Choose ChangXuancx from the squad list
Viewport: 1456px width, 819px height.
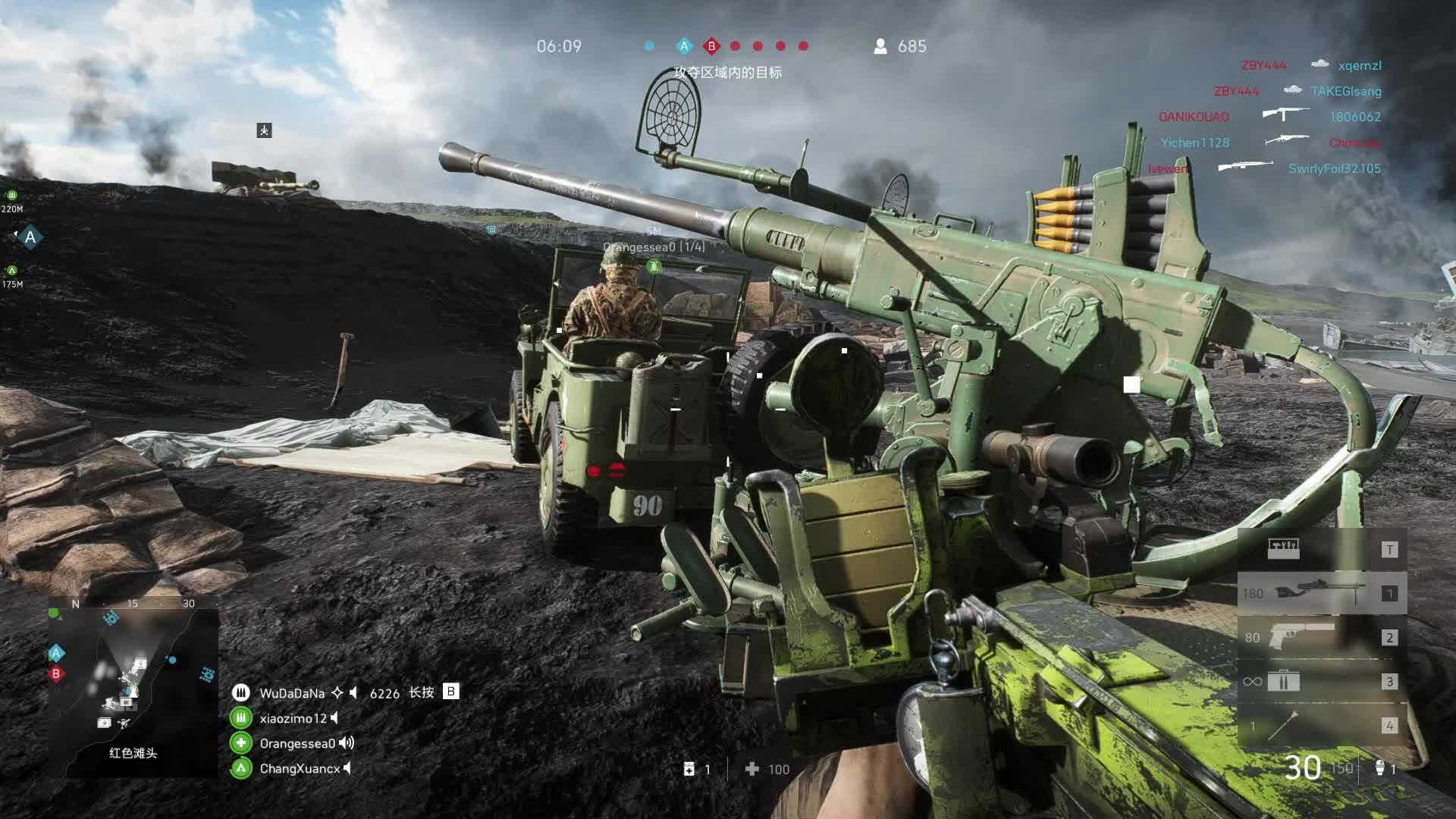coord(300,768)
